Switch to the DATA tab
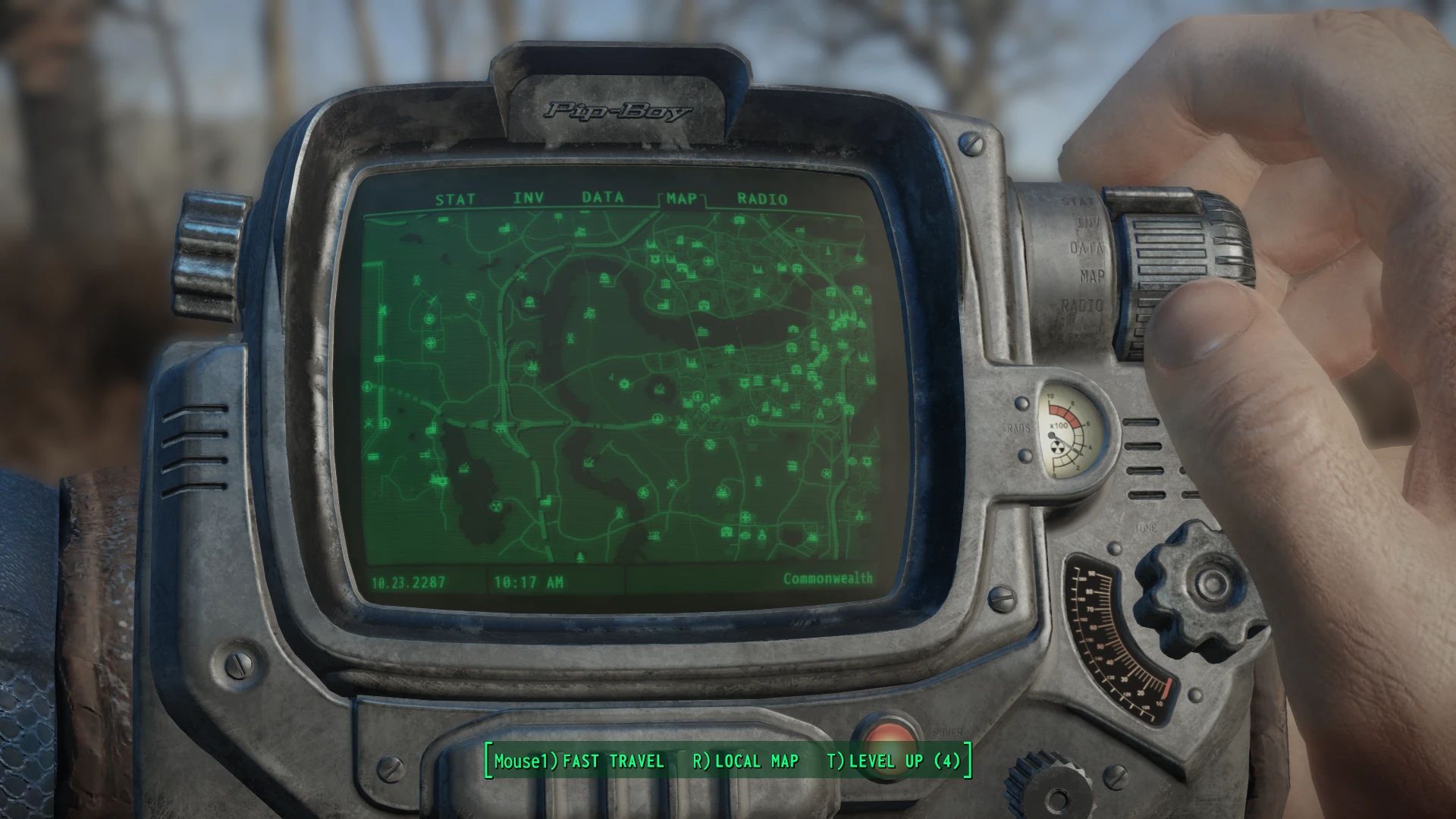The height and width of the screenshot is (819, 1456). [x=603, y=197]
